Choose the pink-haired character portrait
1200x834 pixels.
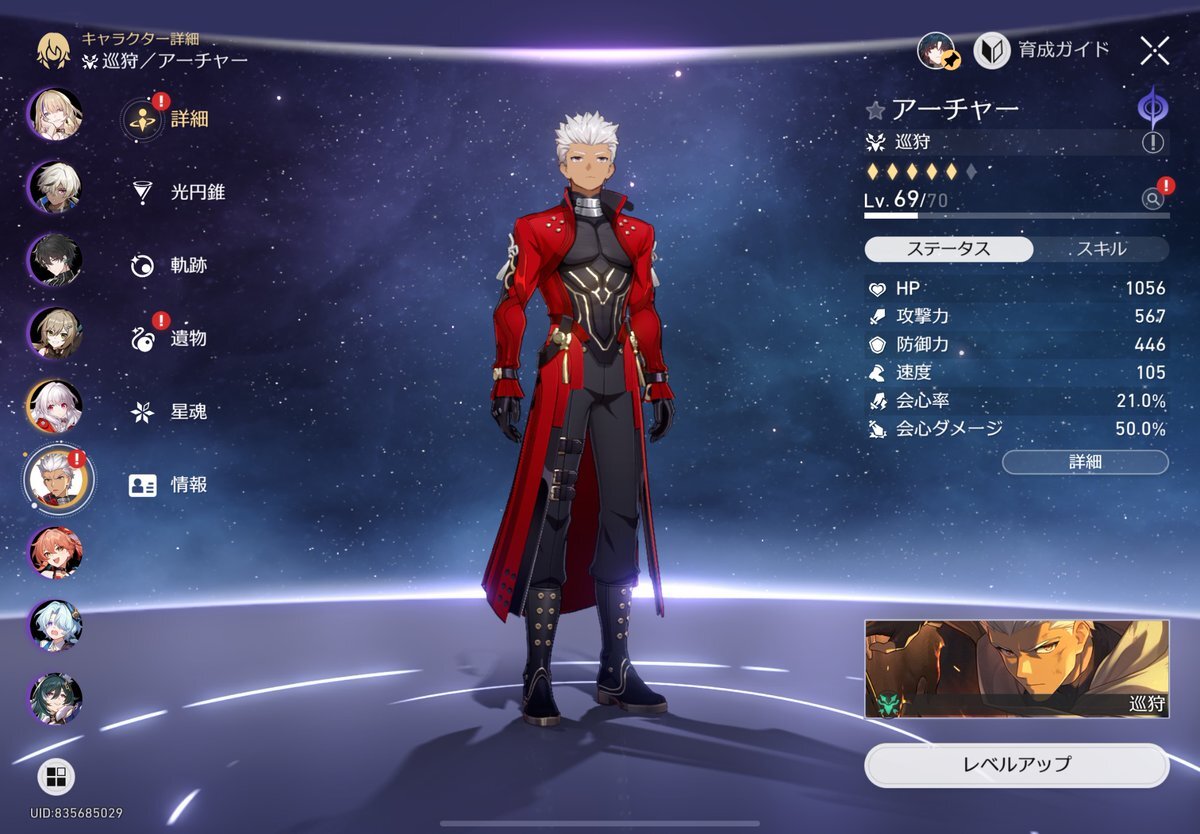[55, 553]
